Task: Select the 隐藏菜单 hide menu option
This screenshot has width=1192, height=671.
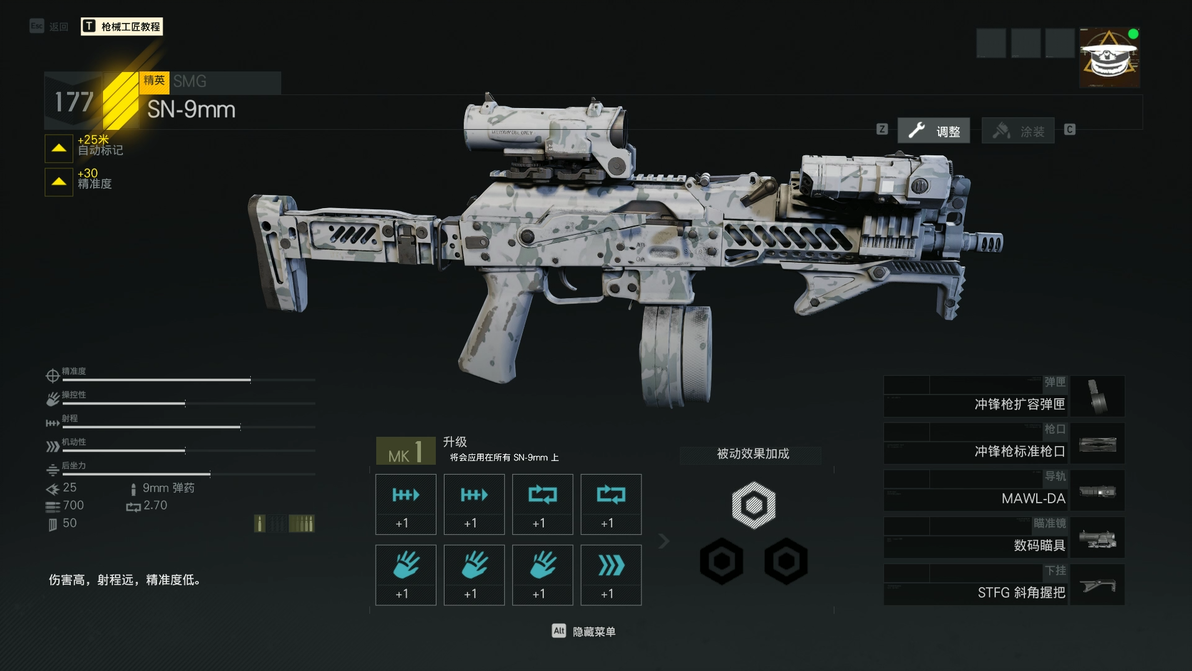Action: tap(585, 632)
